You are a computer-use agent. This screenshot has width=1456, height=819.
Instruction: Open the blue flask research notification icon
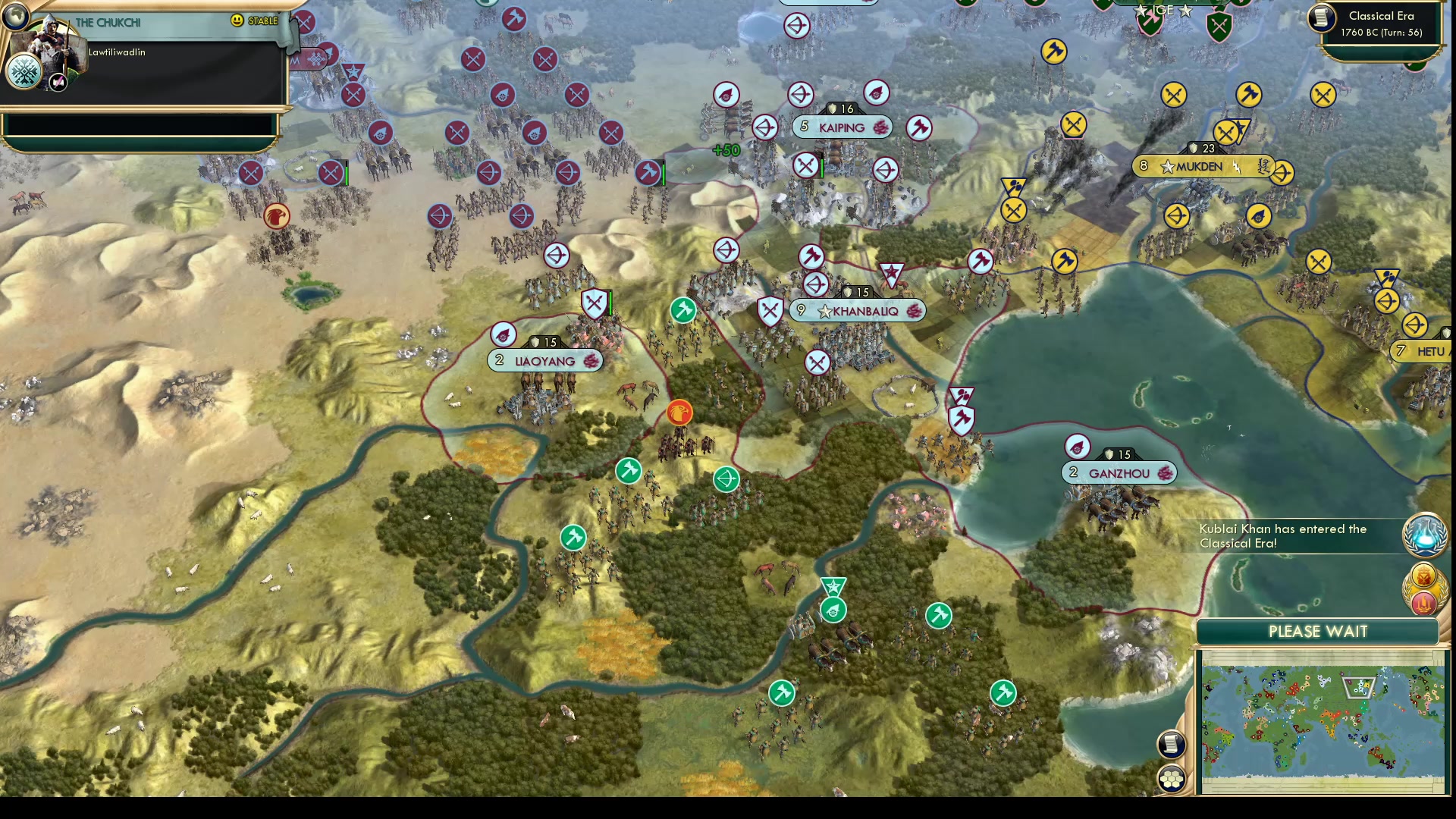[x=1425, y=535]
